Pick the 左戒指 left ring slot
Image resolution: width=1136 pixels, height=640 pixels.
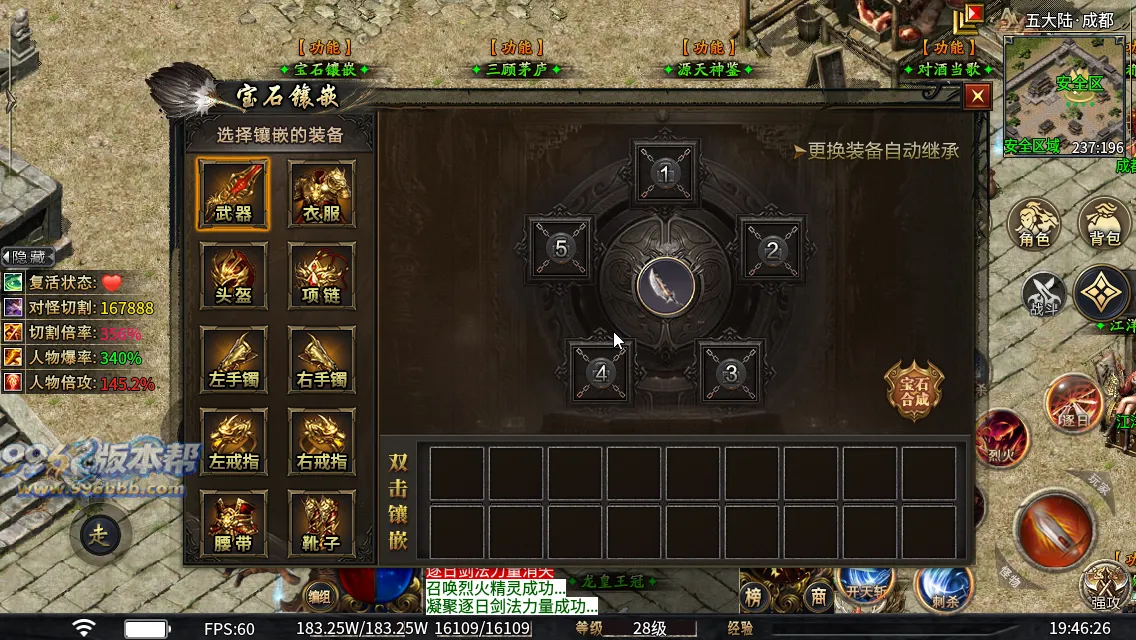tap(233, 442)
